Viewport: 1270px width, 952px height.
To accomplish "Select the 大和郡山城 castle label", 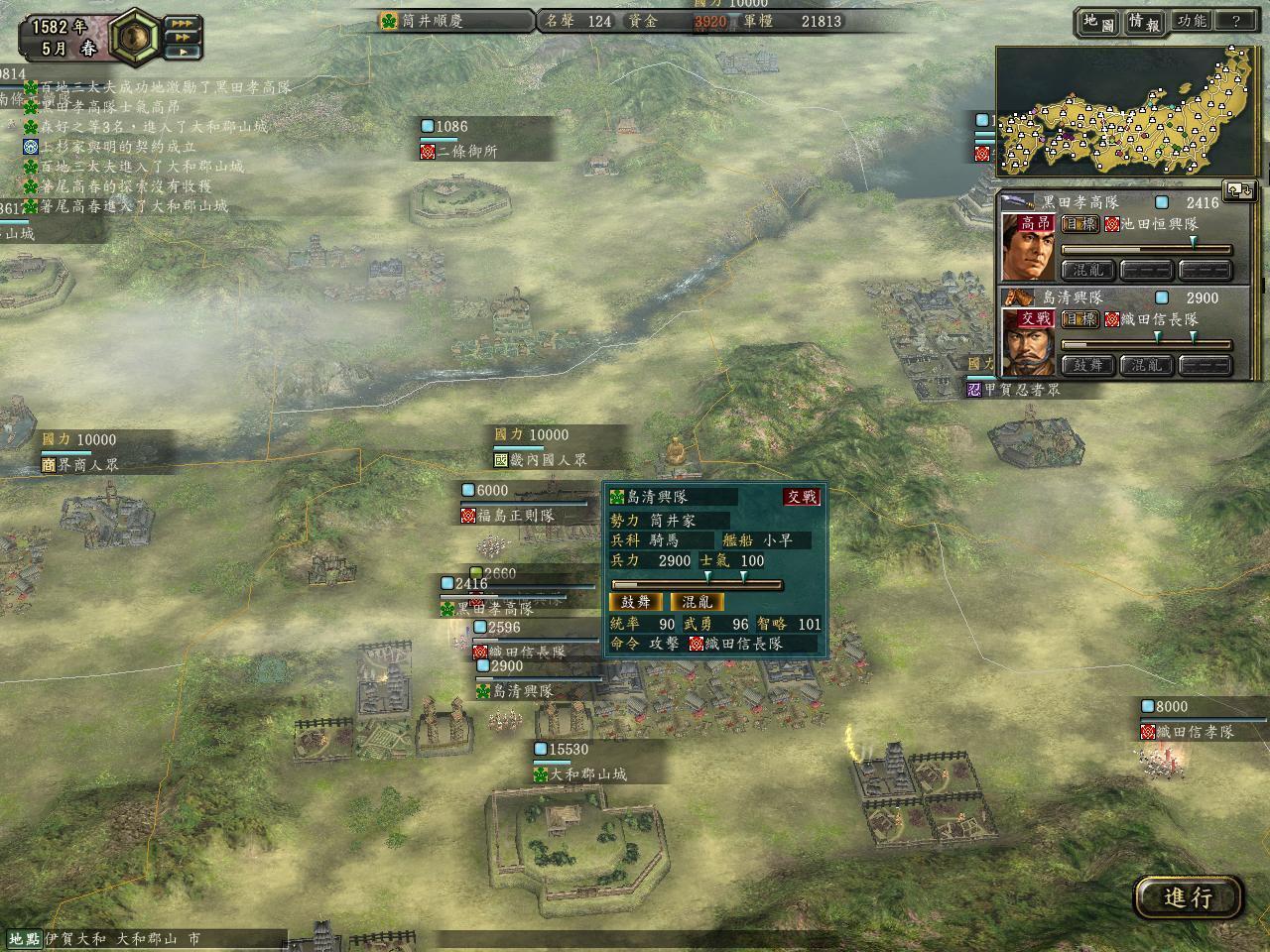I will (589, 773).
